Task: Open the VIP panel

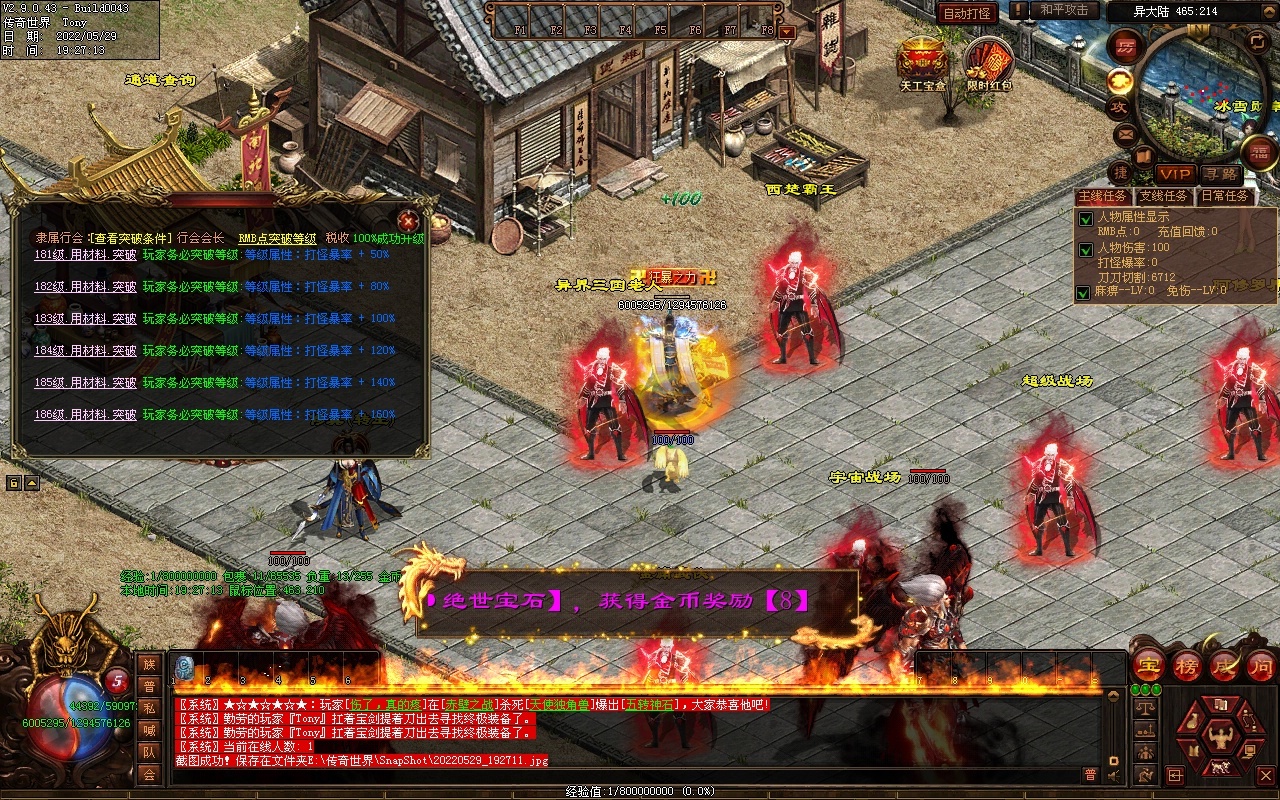Action: (1175, 175)
